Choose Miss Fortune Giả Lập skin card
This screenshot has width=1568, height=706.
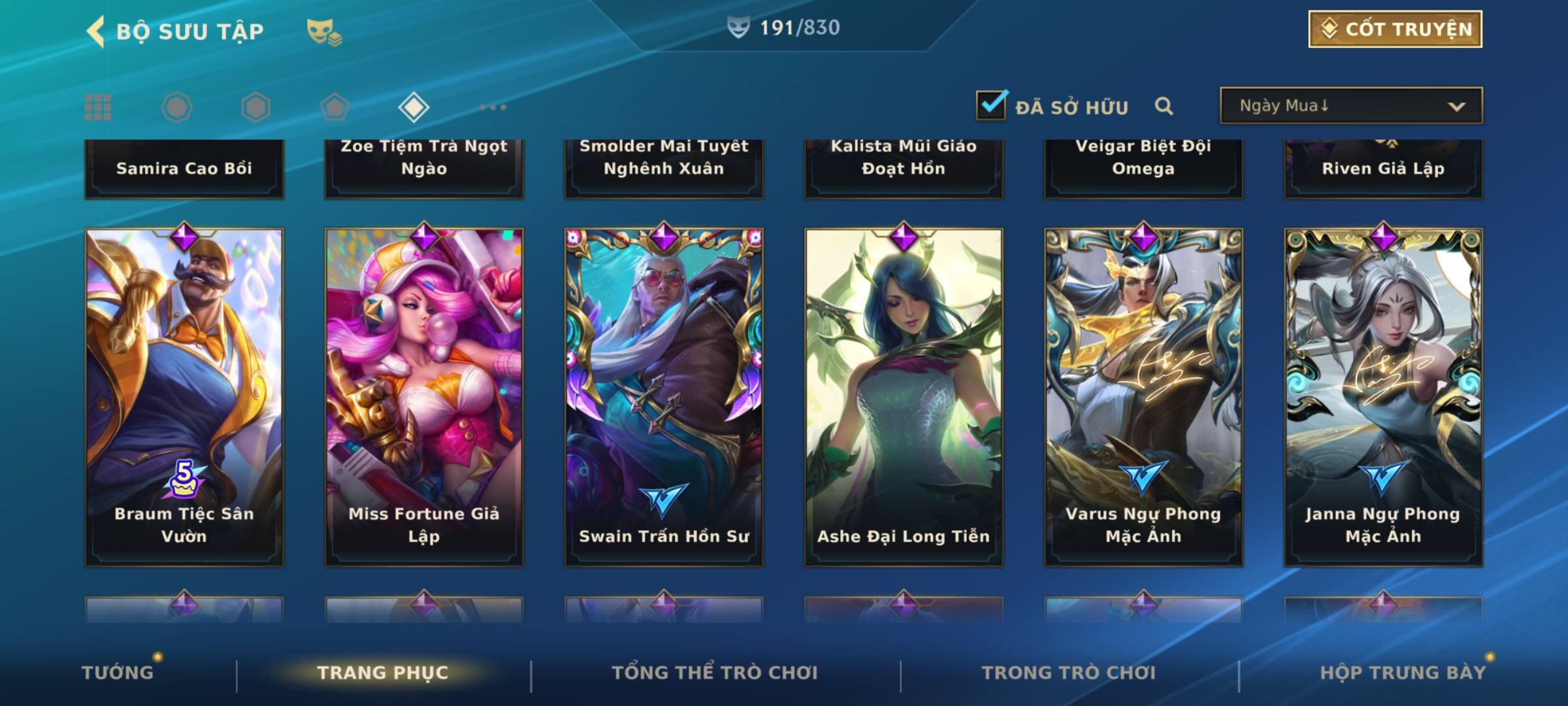pyautogui.click(x=424, y=397)
